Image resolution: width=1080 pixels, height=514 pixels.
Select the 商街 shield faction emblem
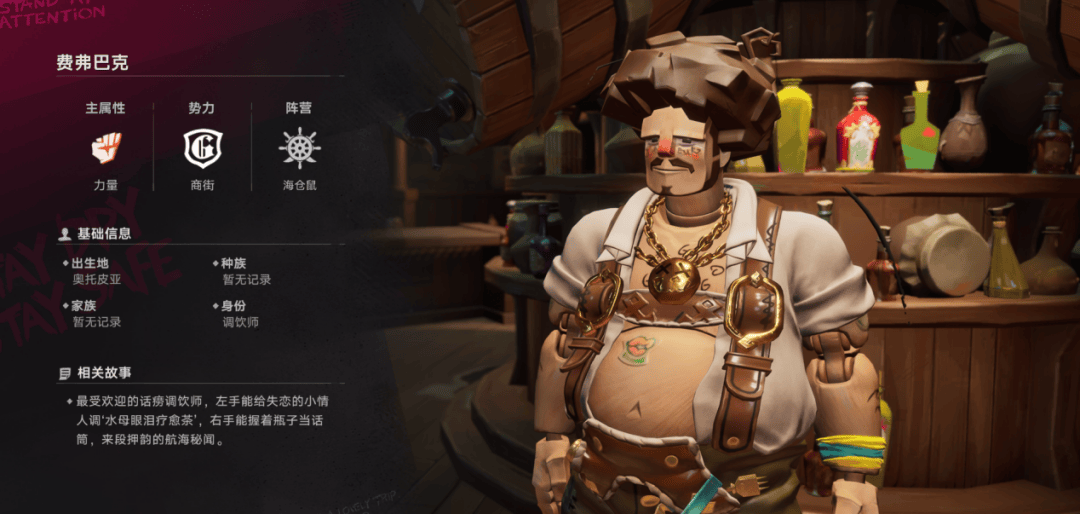(x=201, y=148)
